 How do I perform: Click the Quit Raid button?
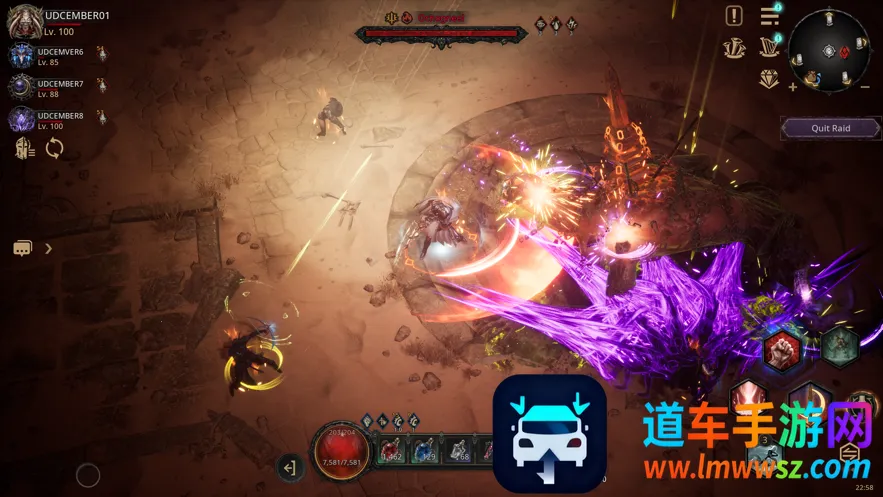point(830,128)
